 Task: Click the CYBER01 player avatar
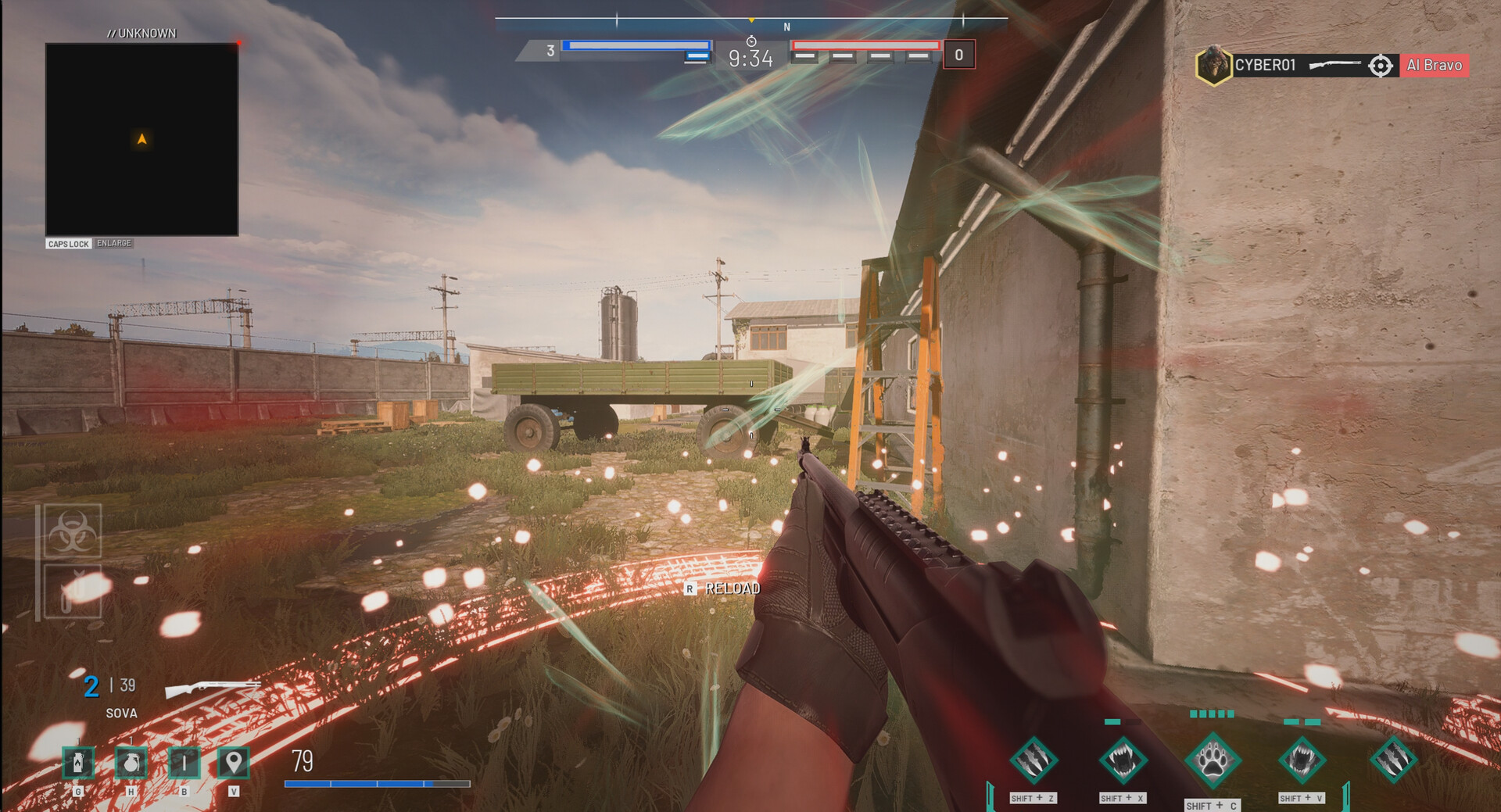1213,66
